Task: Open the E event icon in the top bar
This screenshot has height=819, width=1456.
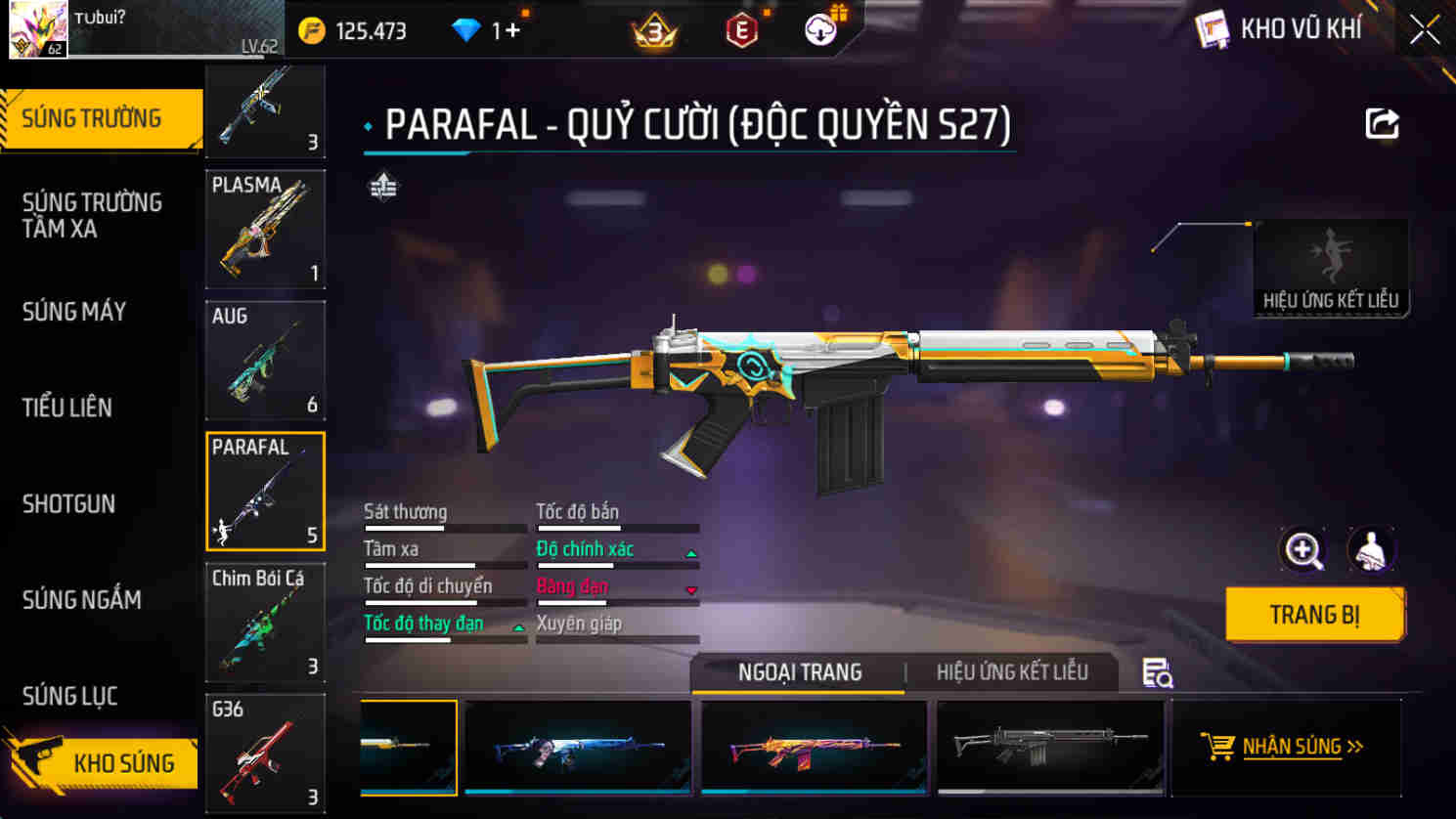Action: (741, 30)
